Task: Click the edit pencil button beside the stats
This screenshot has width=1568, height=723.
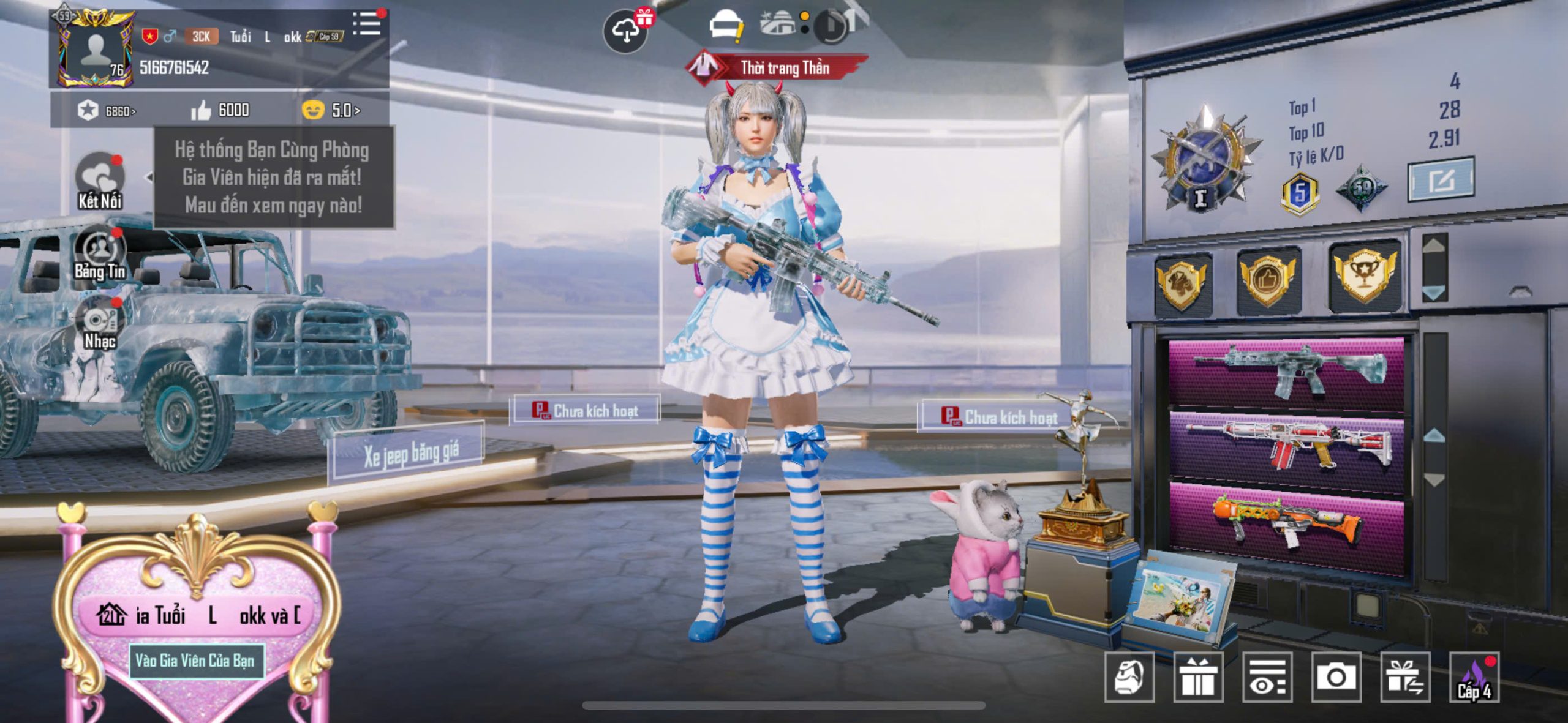Action: (1441, 179)
